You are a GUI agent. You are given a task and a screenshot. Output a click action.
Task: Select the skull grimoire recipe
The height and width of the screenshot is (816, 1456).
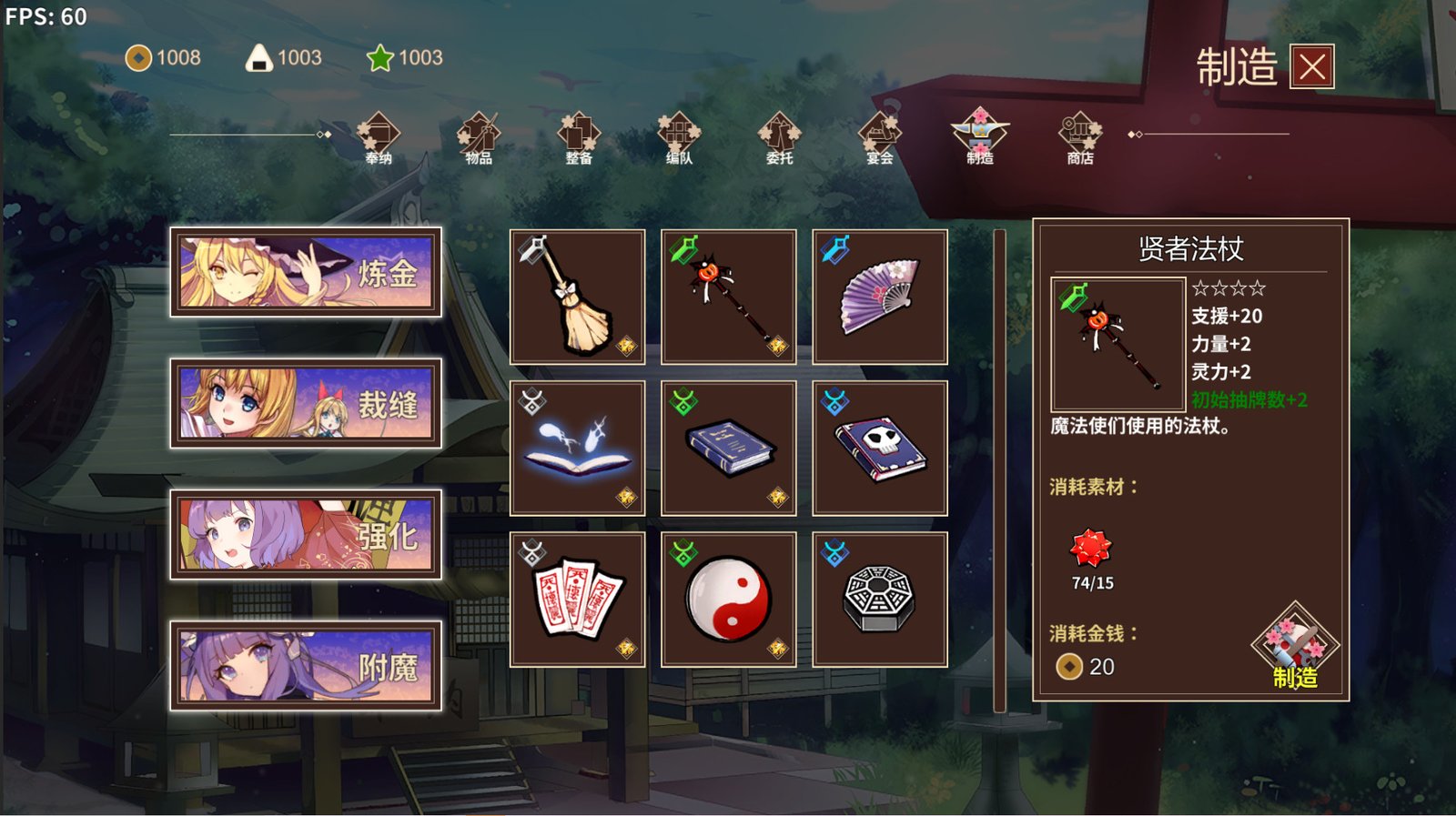click(879, 446)
